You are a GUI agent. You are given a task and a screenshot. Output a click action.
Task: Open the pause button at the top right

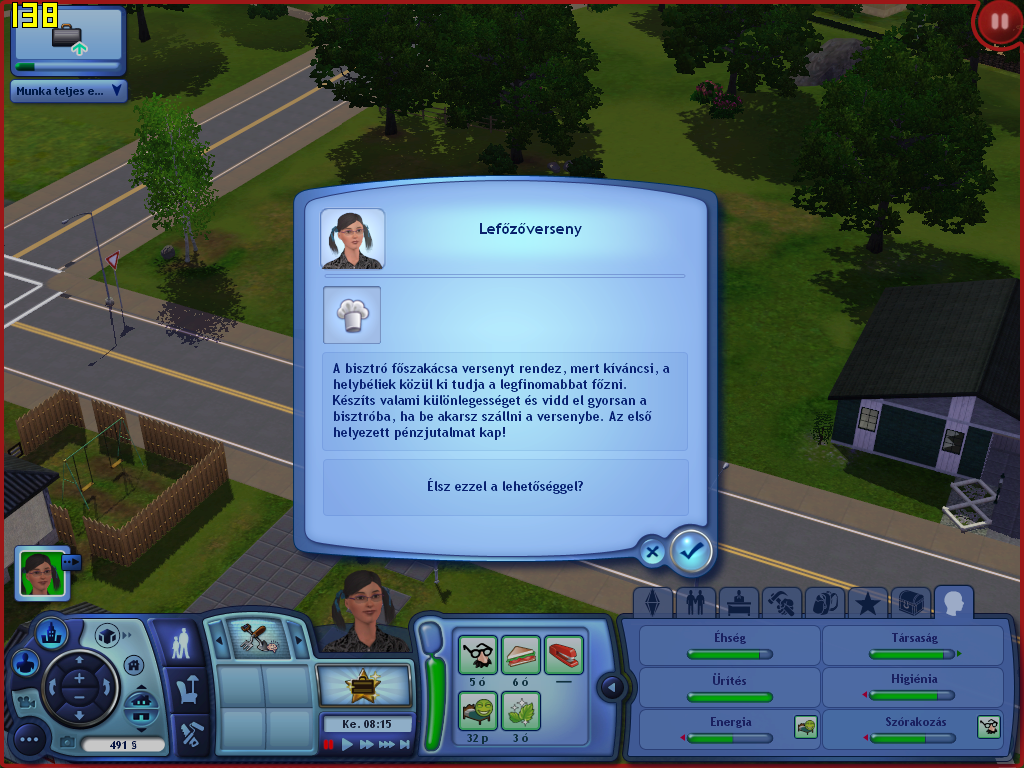click(x=997, y=21)
